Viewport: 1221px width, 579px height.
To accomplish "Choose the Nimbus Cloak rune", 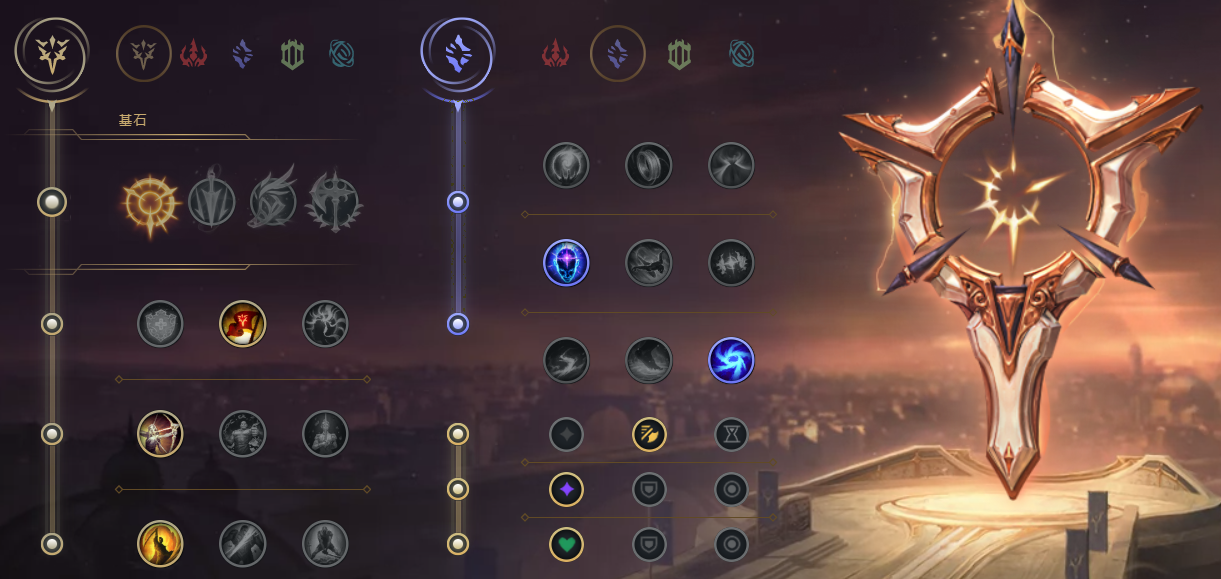I will (x=731, y=165).
